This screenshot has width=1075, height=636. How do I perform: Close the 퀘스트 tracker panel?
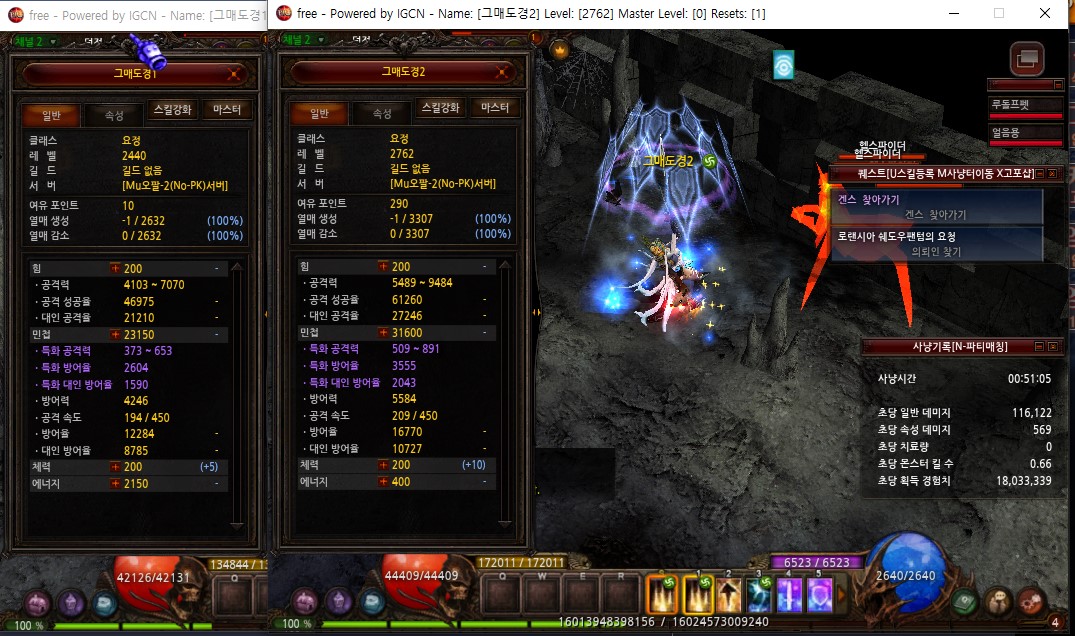(x=1052, y=174)
